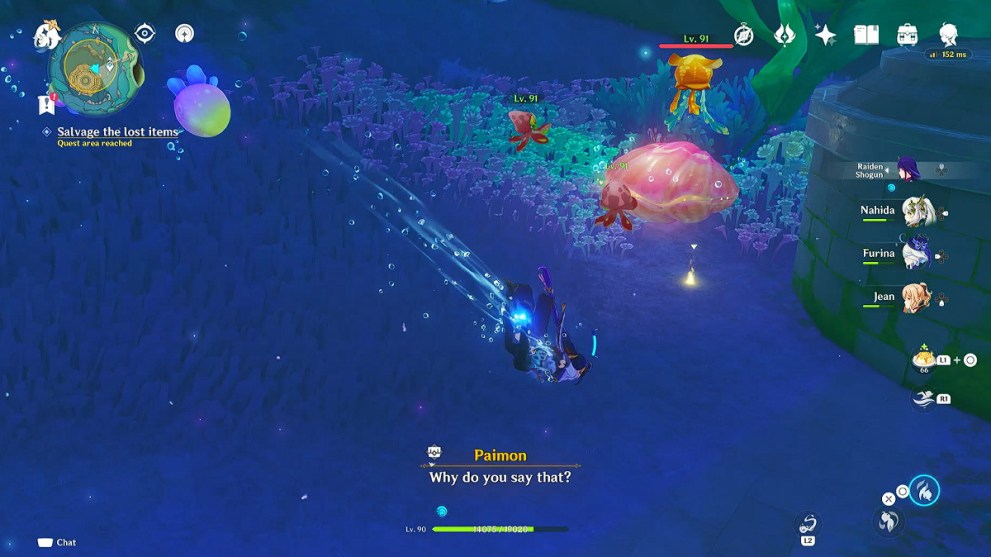Open the flame-shaped icon next to the compass
Viewport: 991px width, 557px height.
click(785, 35)
